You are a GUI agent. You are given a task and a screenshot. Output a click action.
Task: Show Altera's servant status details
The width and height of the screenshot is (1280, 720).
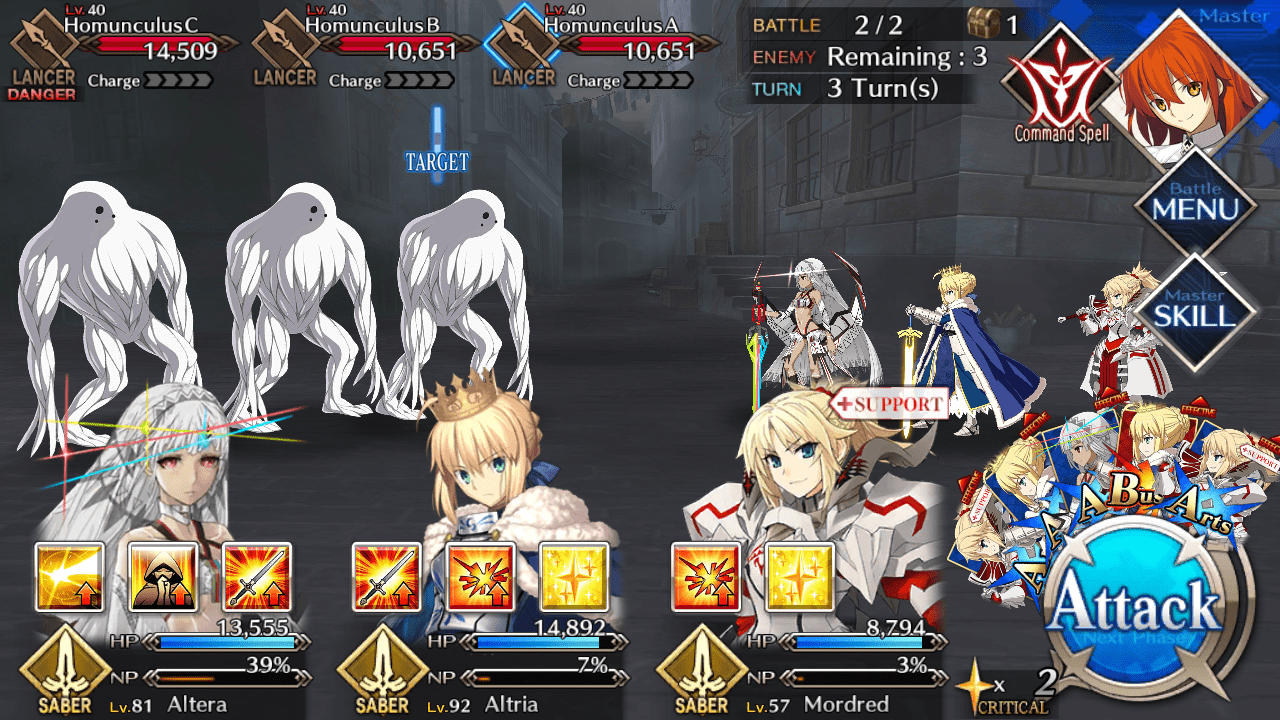(x=160, y=480)
